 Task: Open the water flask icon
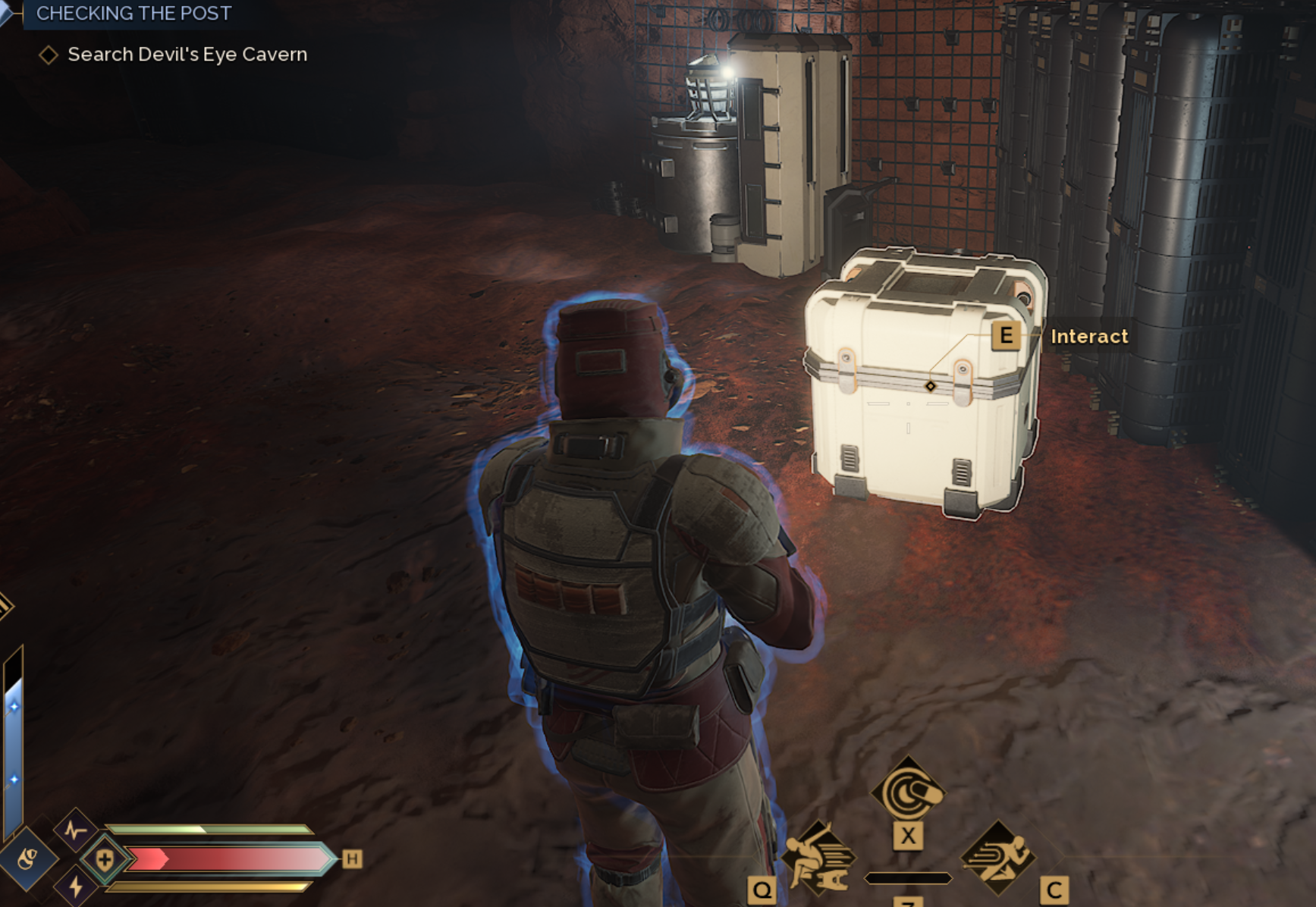[x=27, y=859]
